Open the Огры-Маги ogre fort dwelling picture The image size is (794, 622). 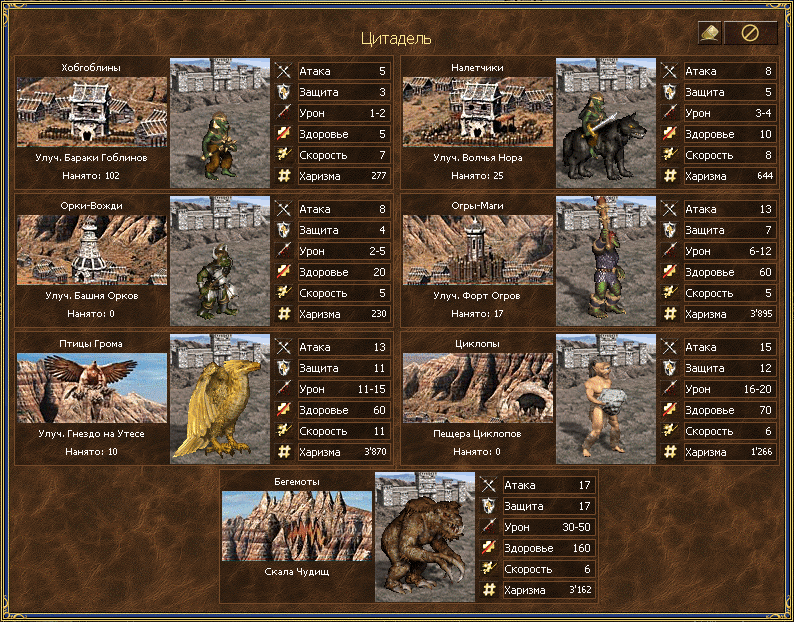click(x=478, y=250)
